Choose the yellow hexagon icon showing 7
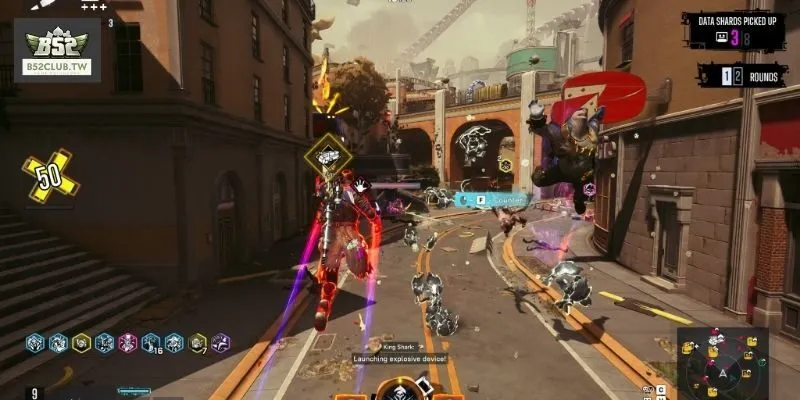The image size is (800, 400). [x=198, y=343]
